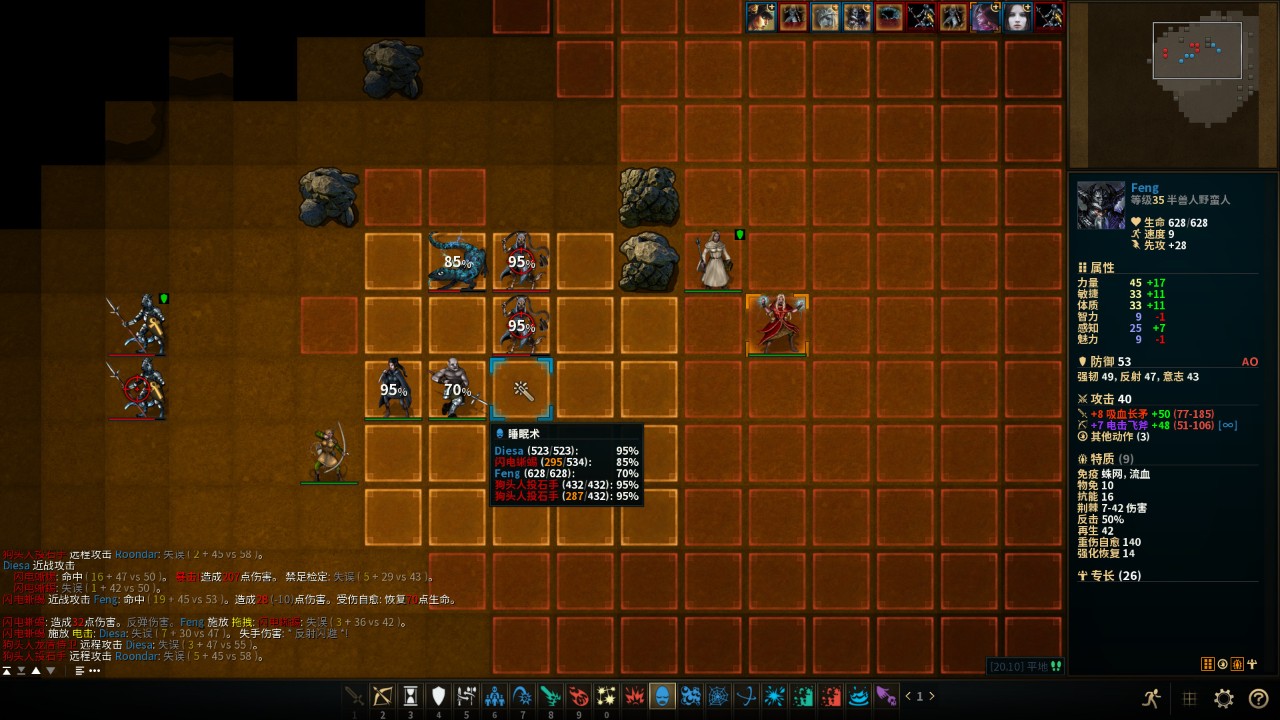Expand the 专长 (feats) section
The image size is (1280, 720).
point(1109,576)
